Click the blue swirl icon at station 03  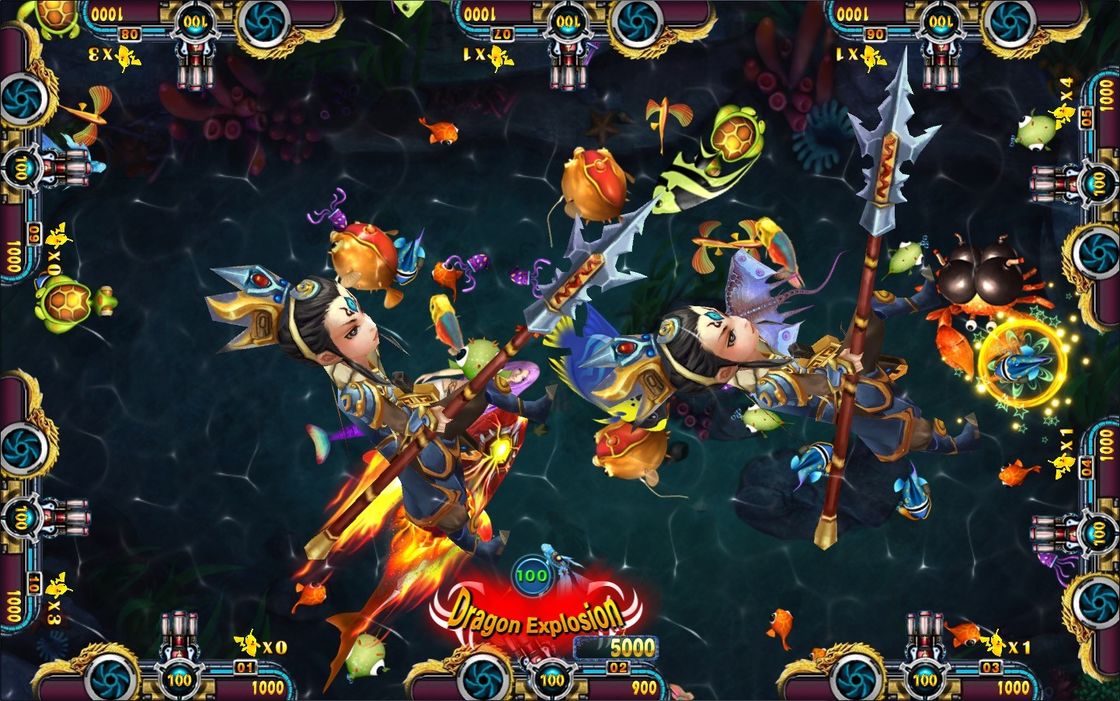(x=856, y=679)
